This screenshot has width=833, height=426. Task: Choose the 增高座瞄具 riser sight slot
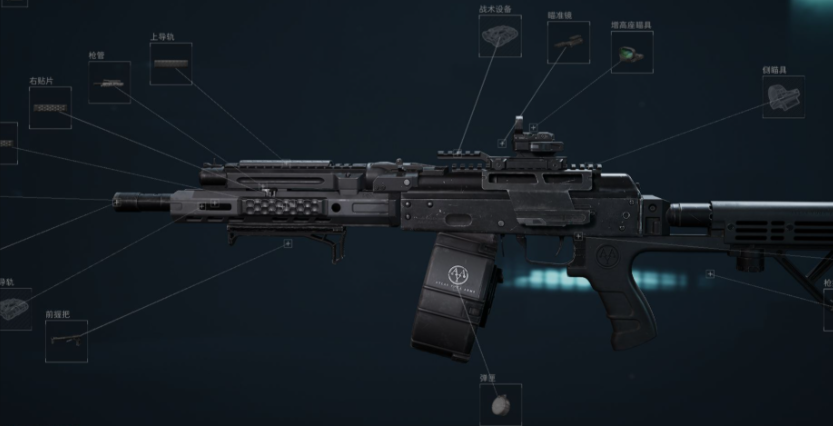coord(631,52)
